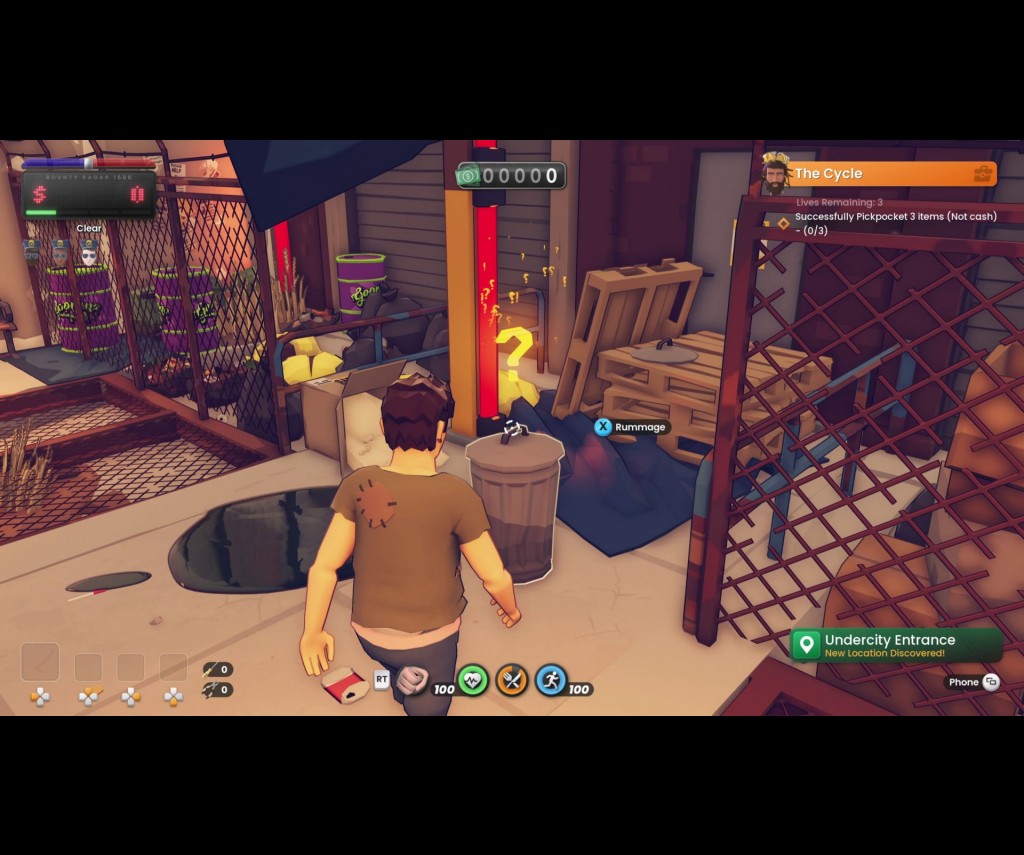
Task: Open the Phone
Action: click(x=973, y=682)
